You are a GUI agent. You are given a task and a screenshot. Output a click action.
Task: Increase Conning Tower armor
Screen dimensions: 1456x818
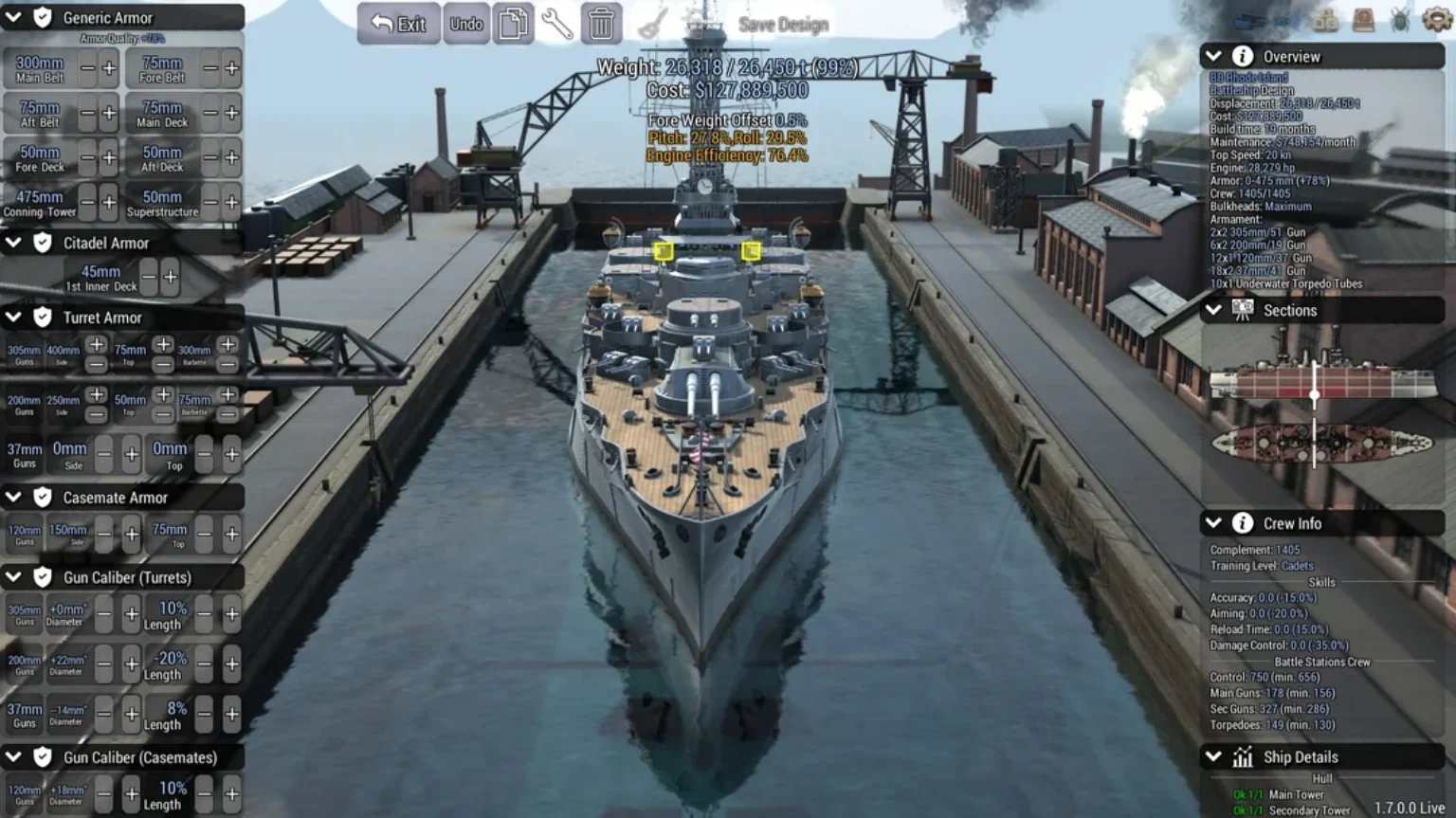109,202
